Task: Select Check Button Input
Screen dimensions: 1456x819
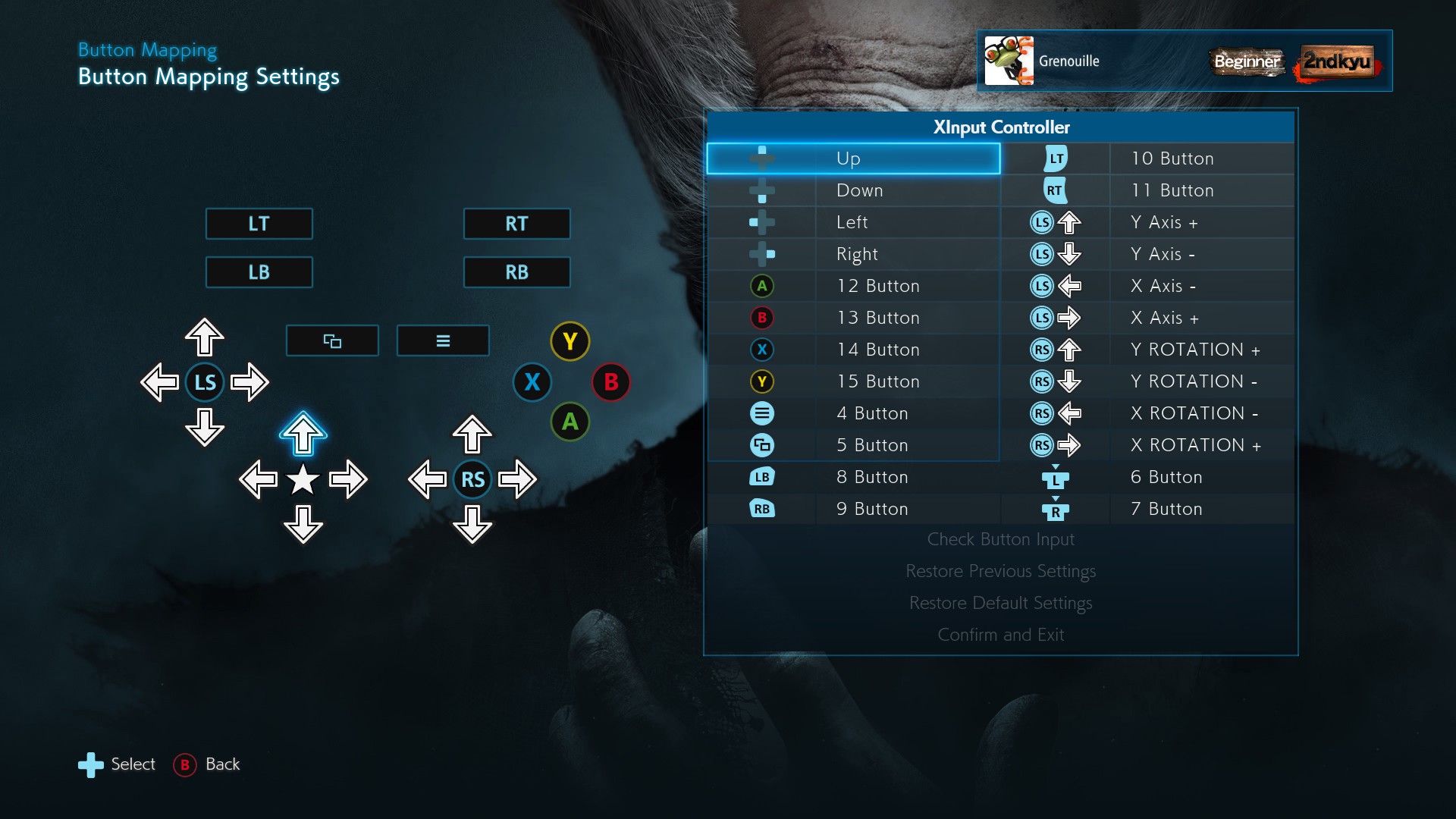Action: (1001, 539)
